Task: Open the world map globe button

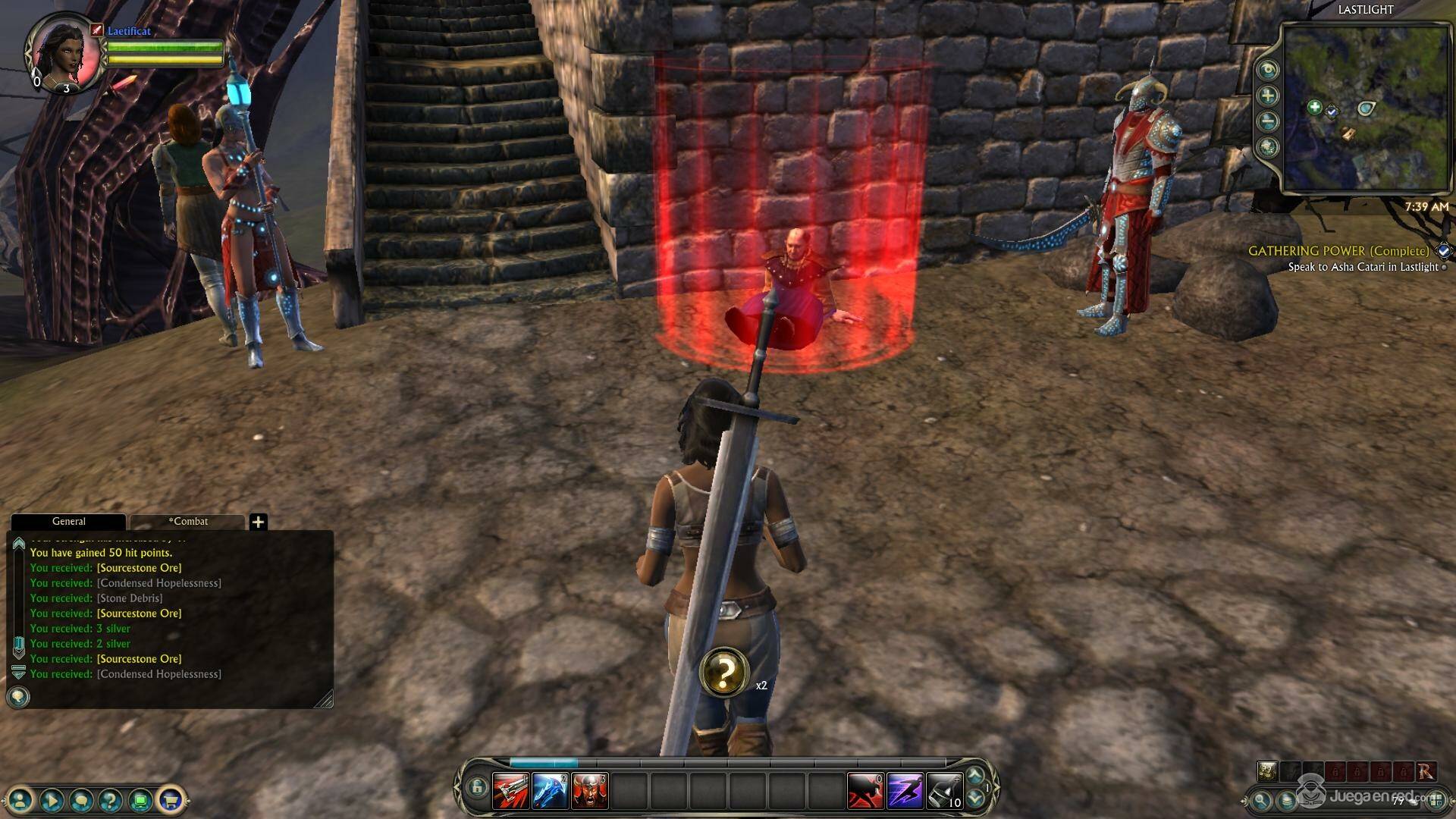Action: point(1267,146)
